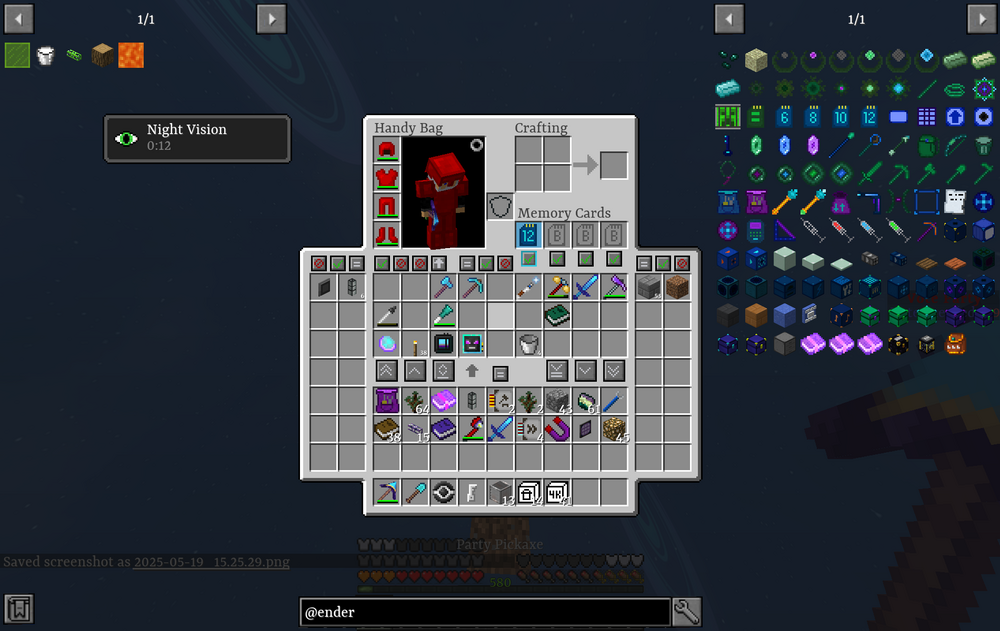
Task: Click the red chestplate armor slot
Action: (x=387, y=178)
